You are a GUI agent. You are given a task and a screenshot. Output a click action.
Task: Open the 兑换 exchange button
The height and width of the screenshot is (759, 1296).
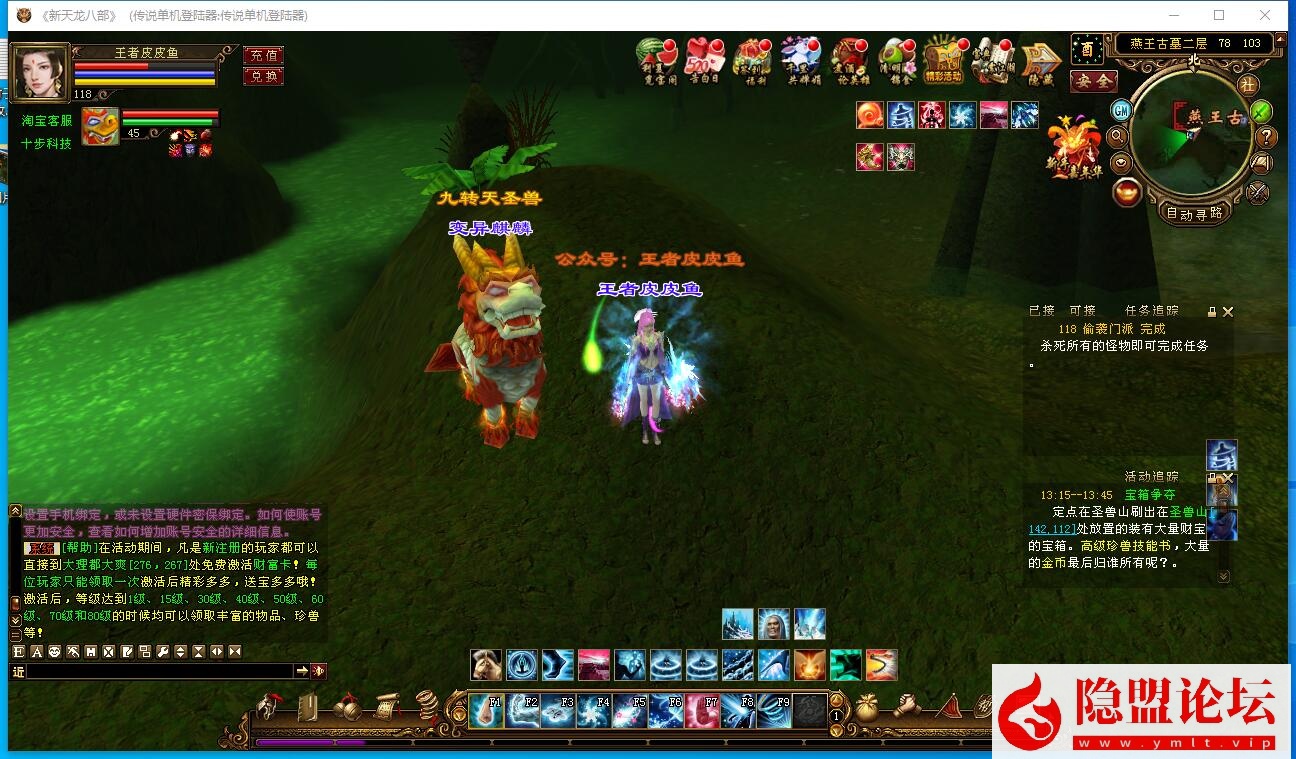[263, 76]
